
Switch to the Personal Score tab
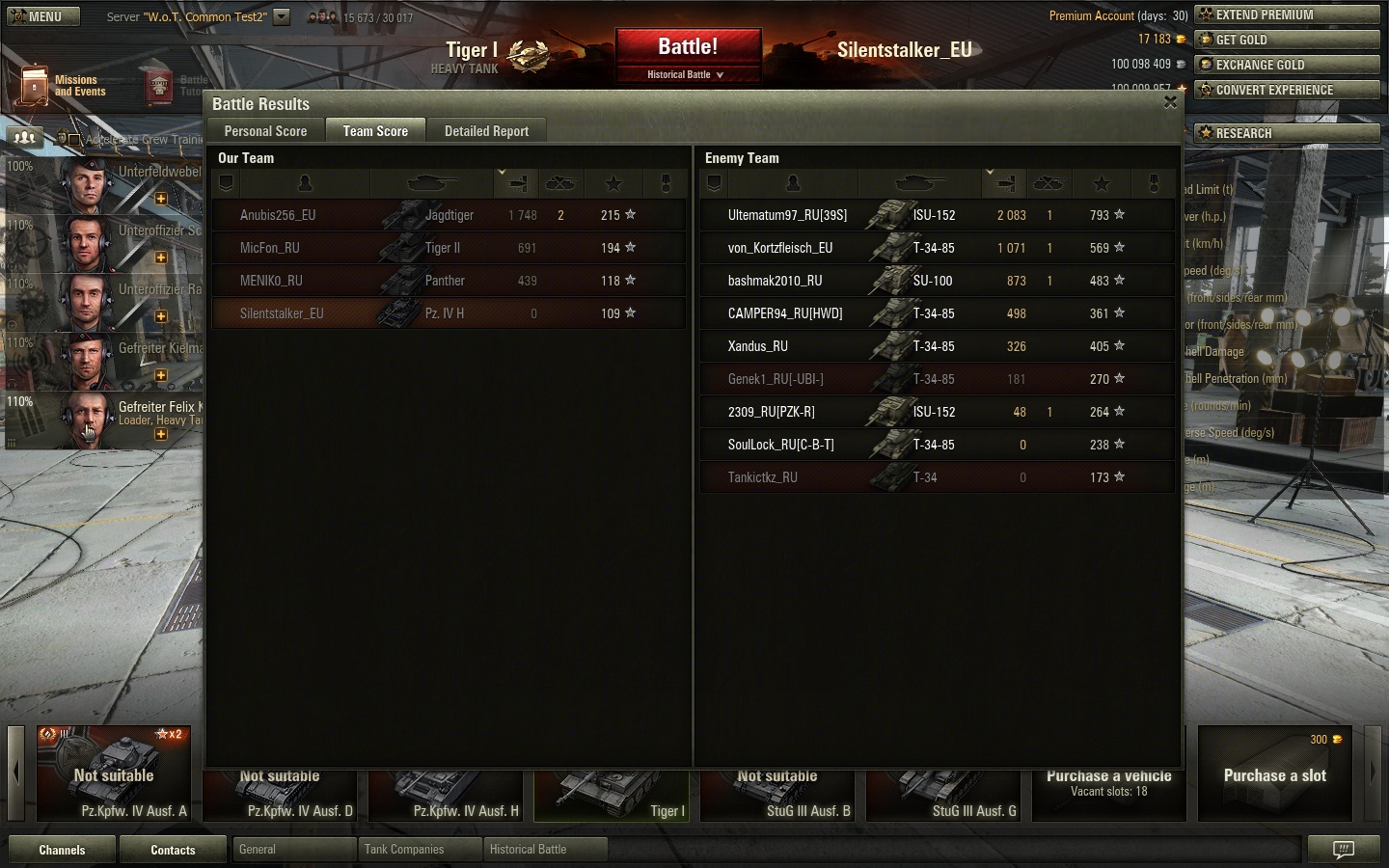[x=265, y=131]
